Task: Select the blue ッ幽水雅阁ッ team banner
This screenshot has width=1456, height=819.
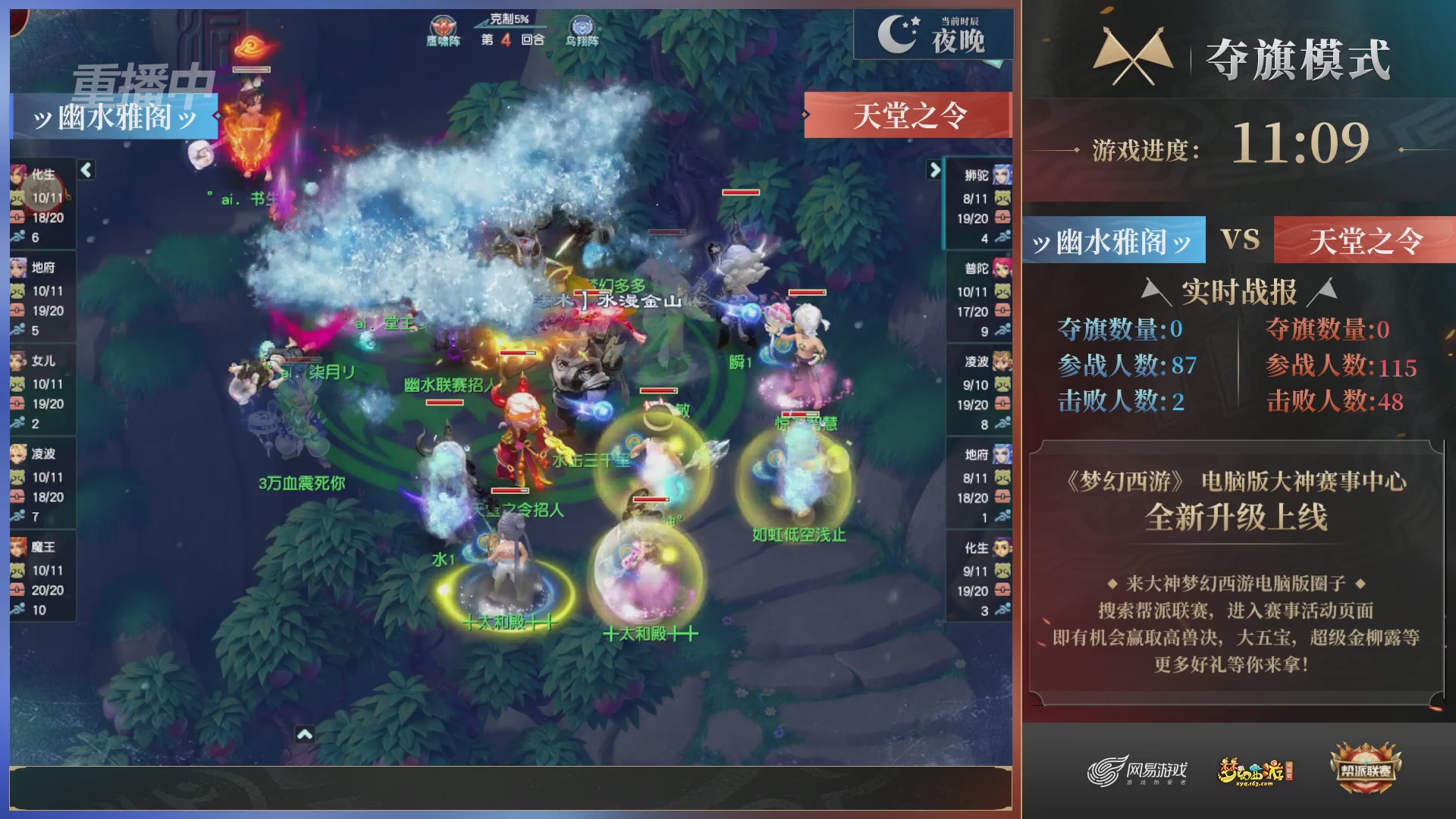Action: click(114, 115)
